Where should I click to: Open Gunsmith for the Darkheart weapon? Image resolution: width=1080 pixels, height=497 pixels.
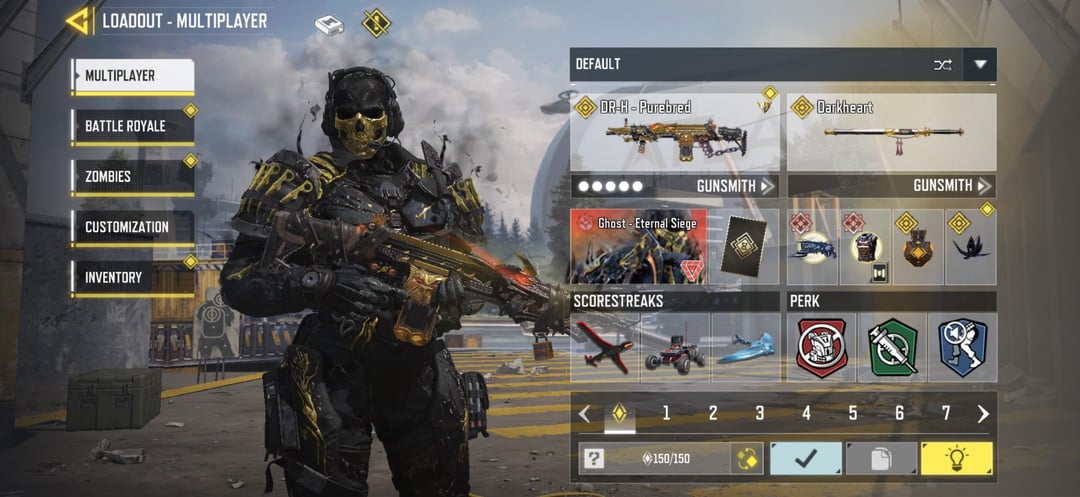952,186
